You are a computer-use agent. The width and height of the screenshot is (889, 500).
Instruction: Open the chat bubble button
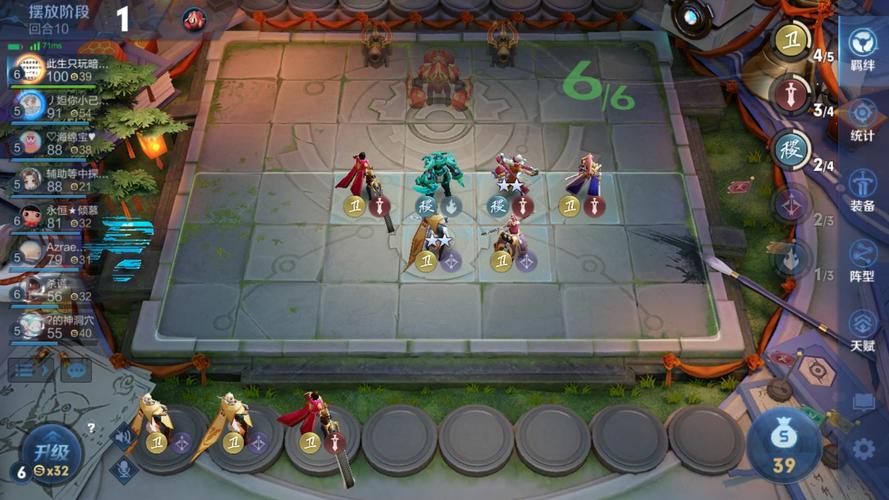(76, 369)
